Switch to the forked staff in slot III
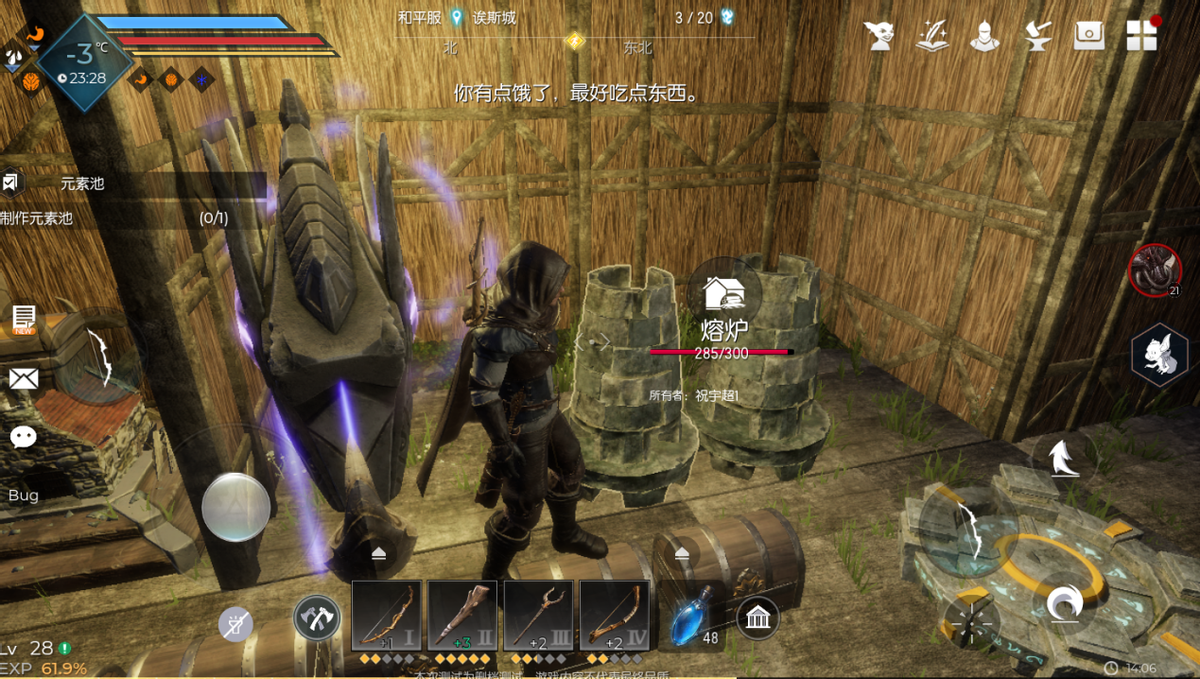Image resolution: width=1200 pixels, height=679 pixels. 538,615
